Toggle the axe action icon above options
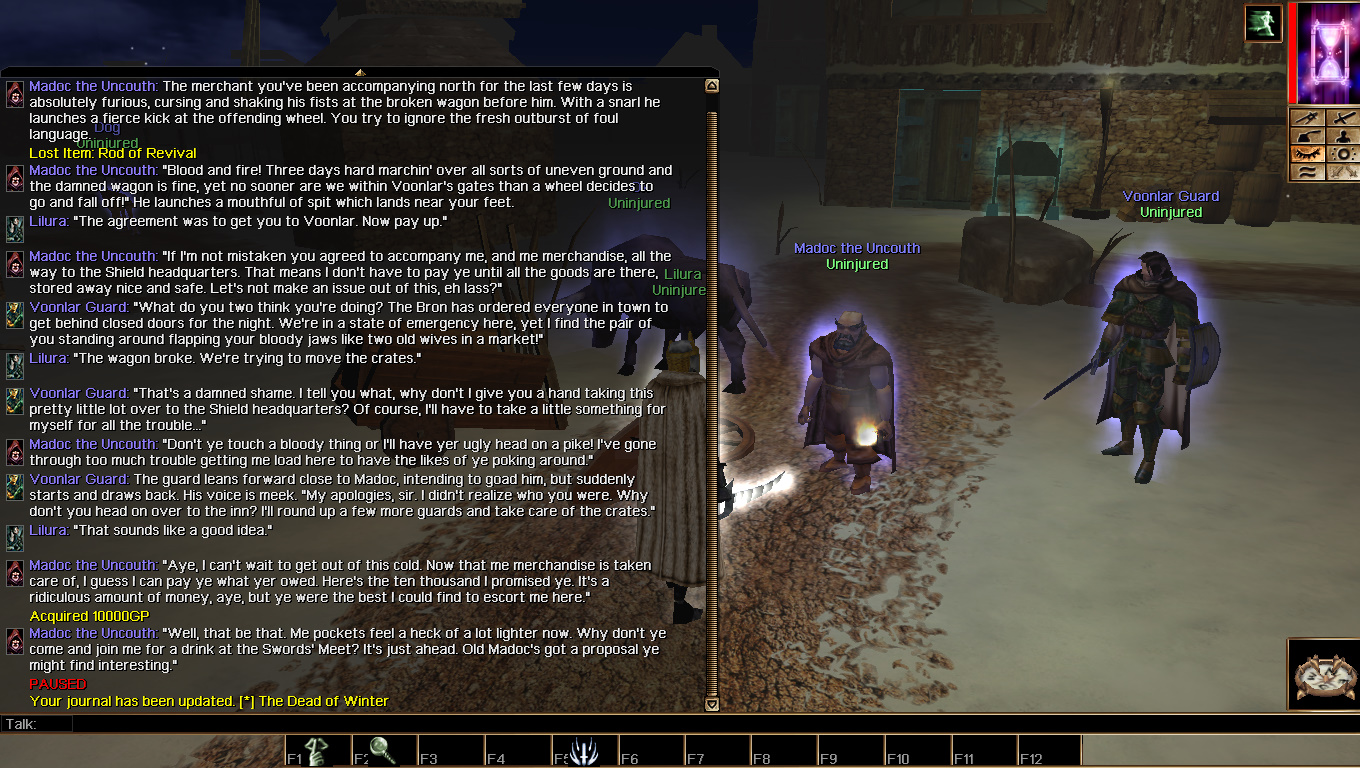 1307,136
